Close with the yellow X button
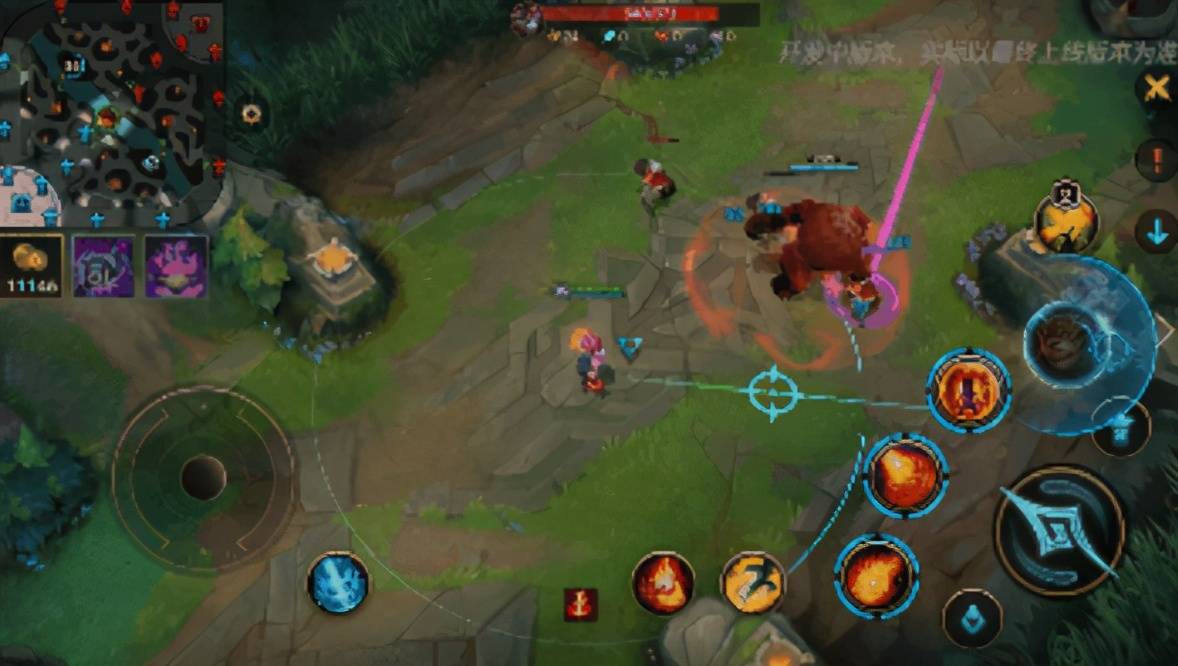 (x=1157, y=88)
